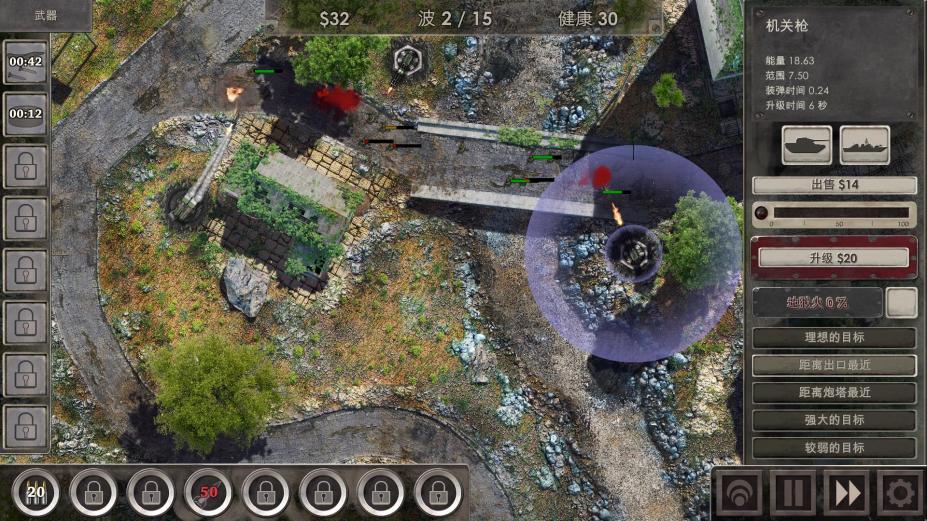Open settings with the gear button
Image resolution: width=927 pixels, height=521 pixels.
(x=899, y=493)
